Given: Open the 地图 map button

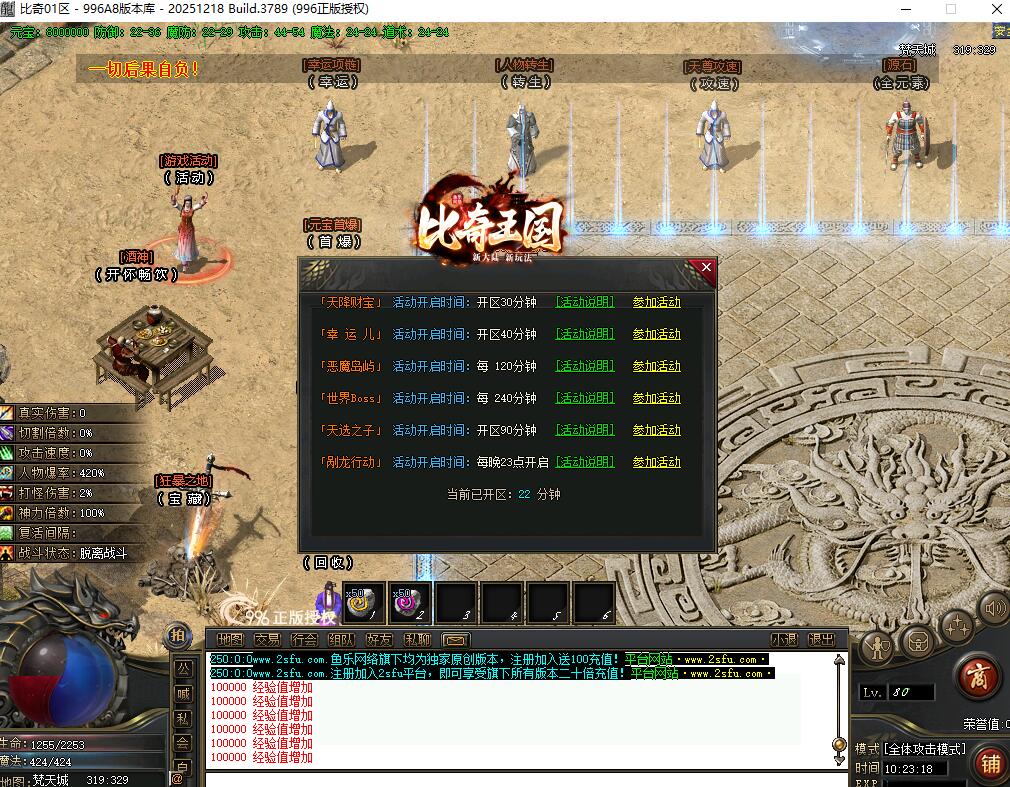Looking at the screenshot, I should click(x=230, y=640).
